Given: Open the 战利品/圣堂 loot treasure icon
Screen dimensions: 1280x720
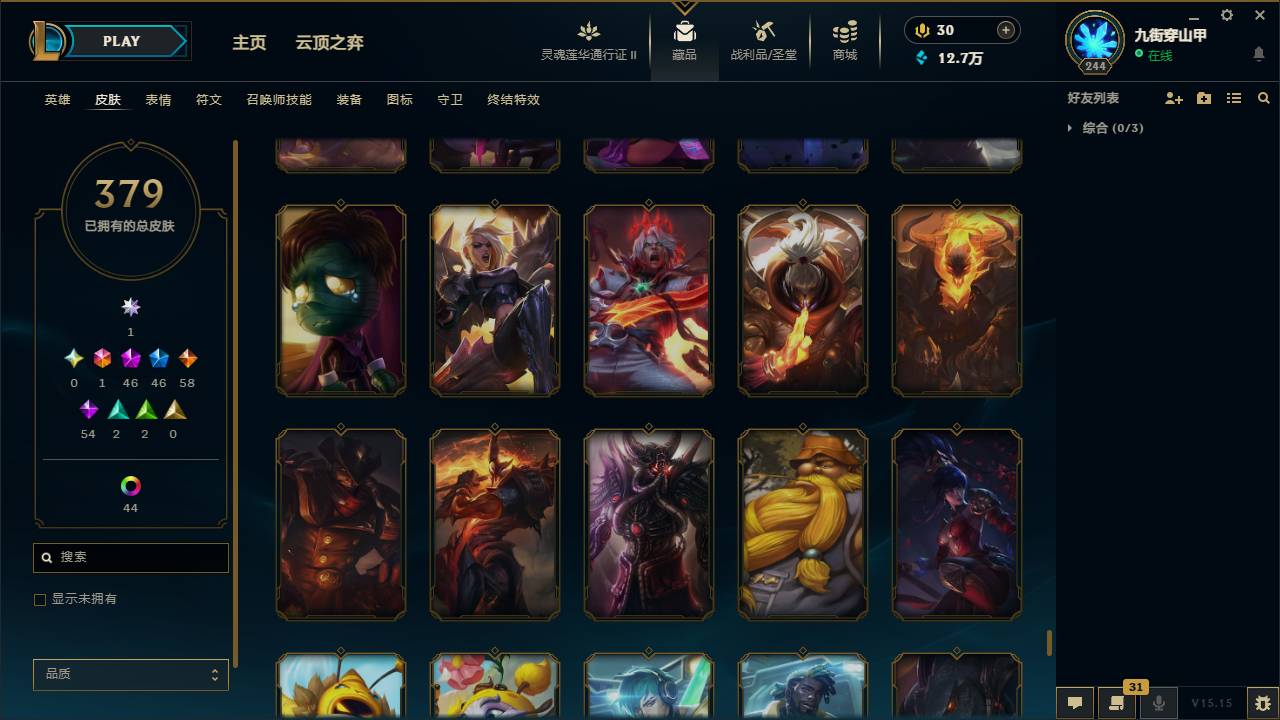Looking at the screenshot, I should tap(762, 40).
